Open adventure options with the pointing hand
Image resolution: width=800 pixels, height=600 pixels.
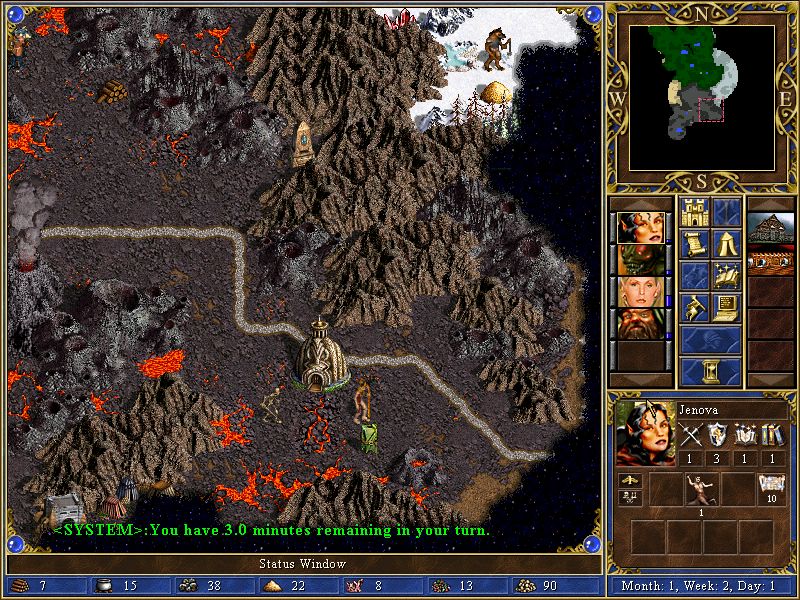point(694,306)
